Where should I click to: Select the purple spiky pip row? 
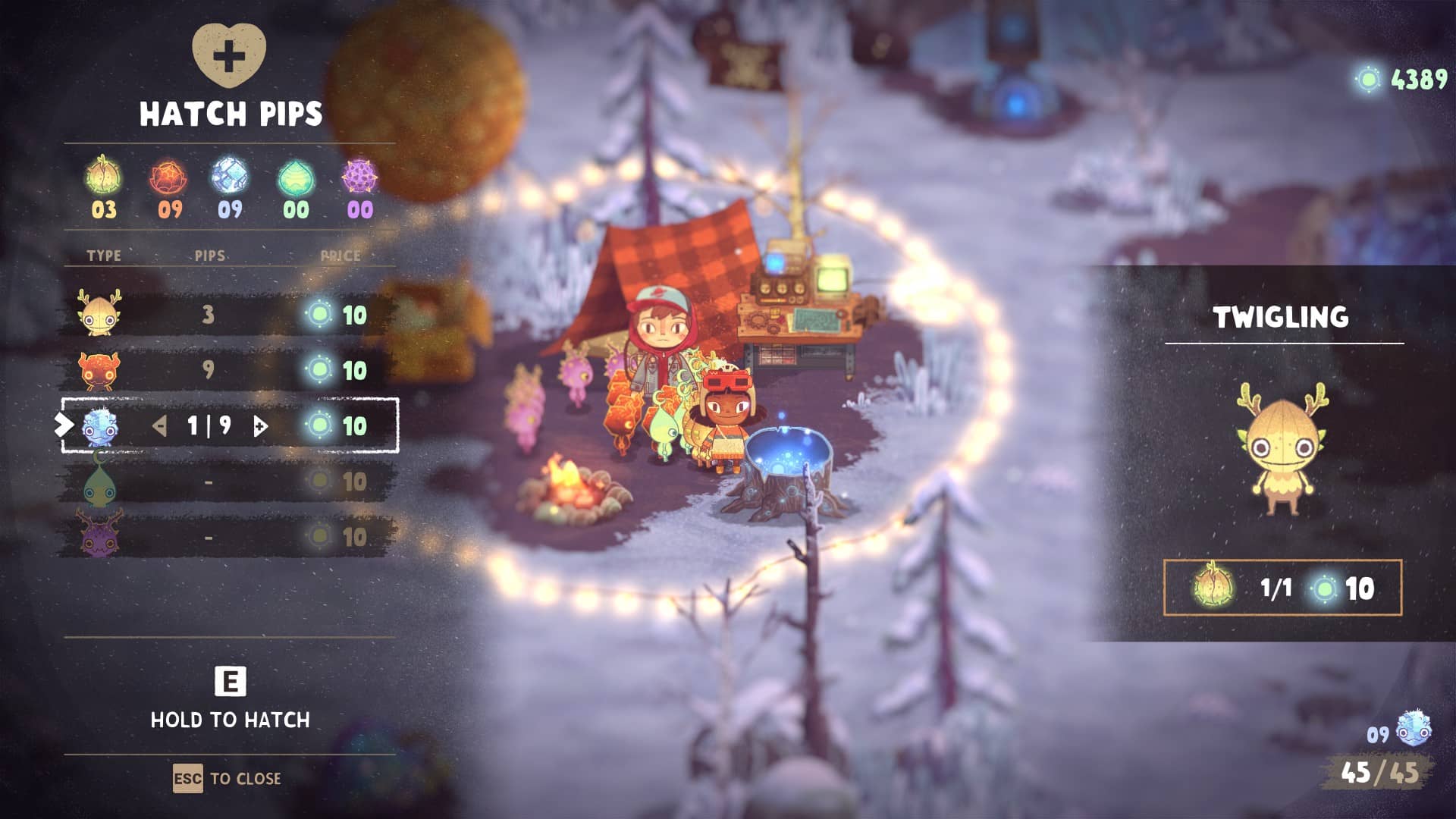(227, 537)
